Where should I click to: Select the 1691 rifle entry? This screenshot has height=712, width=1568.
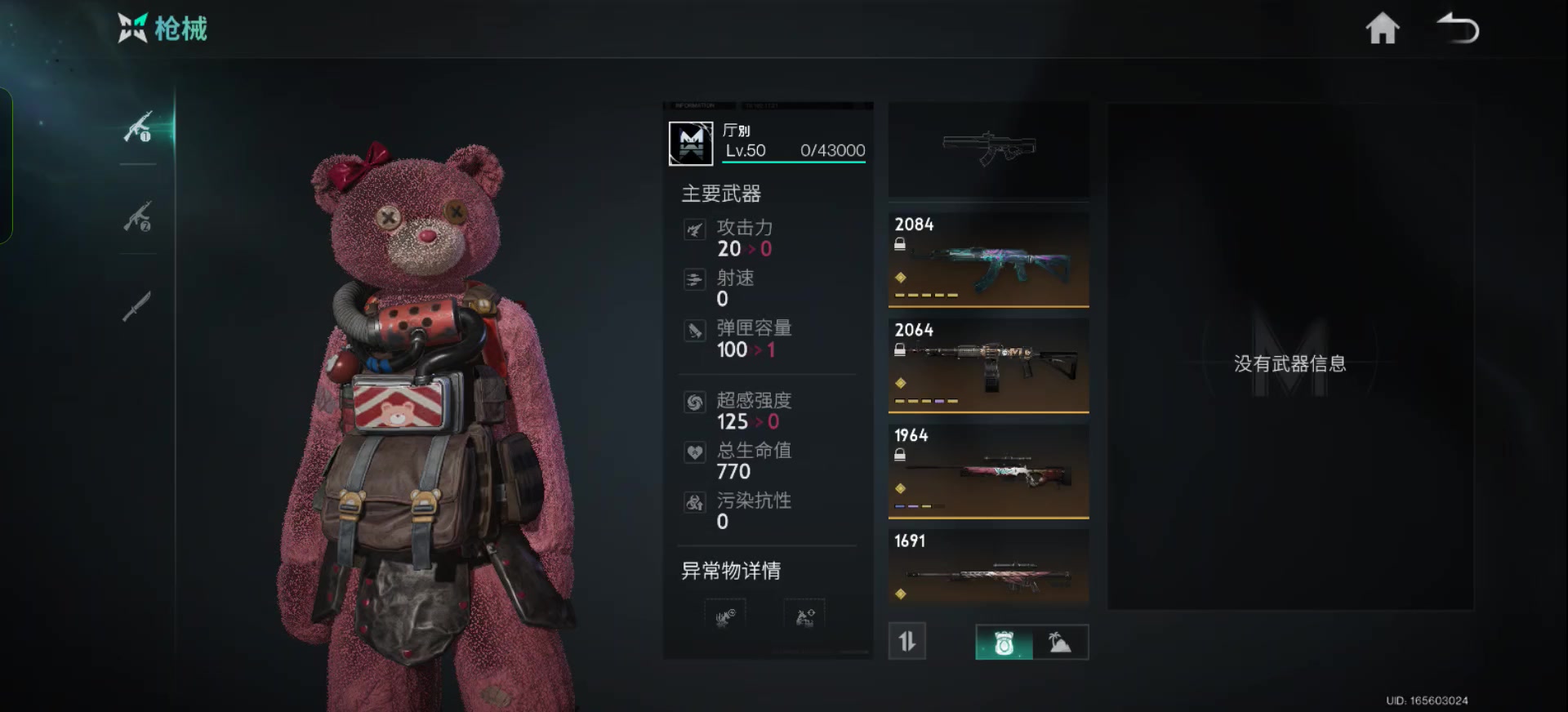988,568
